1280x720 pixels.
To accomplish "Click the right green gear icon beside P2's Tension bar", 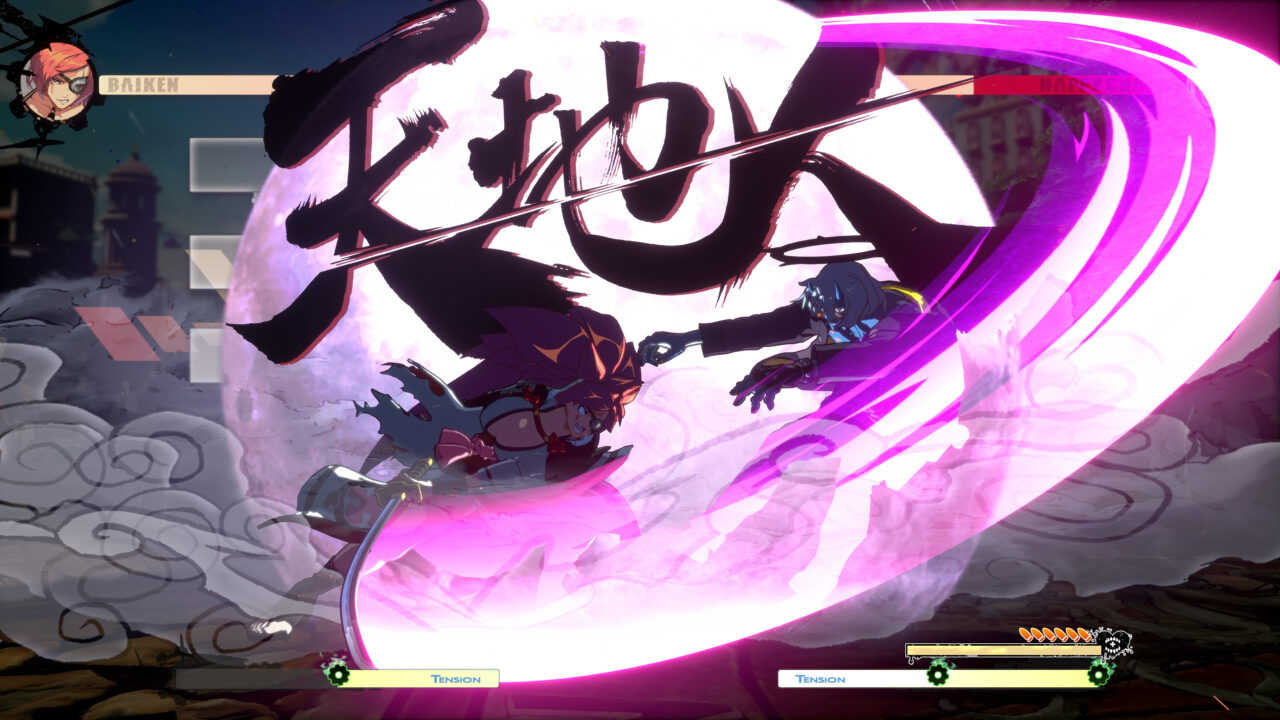I will point(1098,674).
